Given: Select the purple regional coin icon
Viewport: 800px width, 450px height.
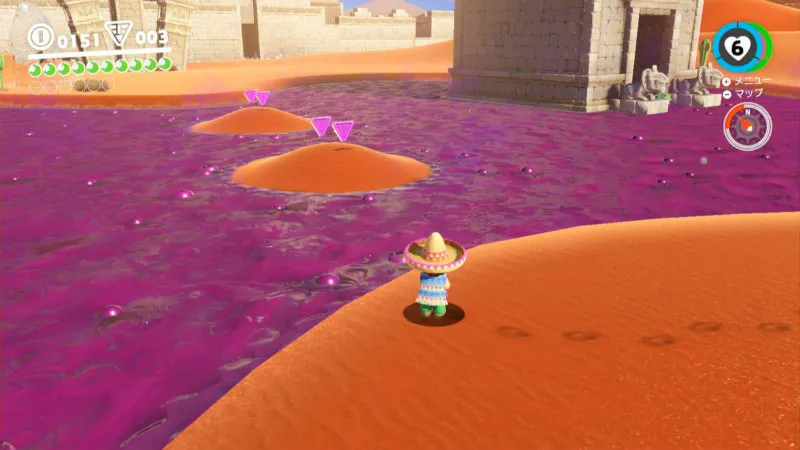Looking at the screenshot, I should pyautogui.click(x=118, y=36).
